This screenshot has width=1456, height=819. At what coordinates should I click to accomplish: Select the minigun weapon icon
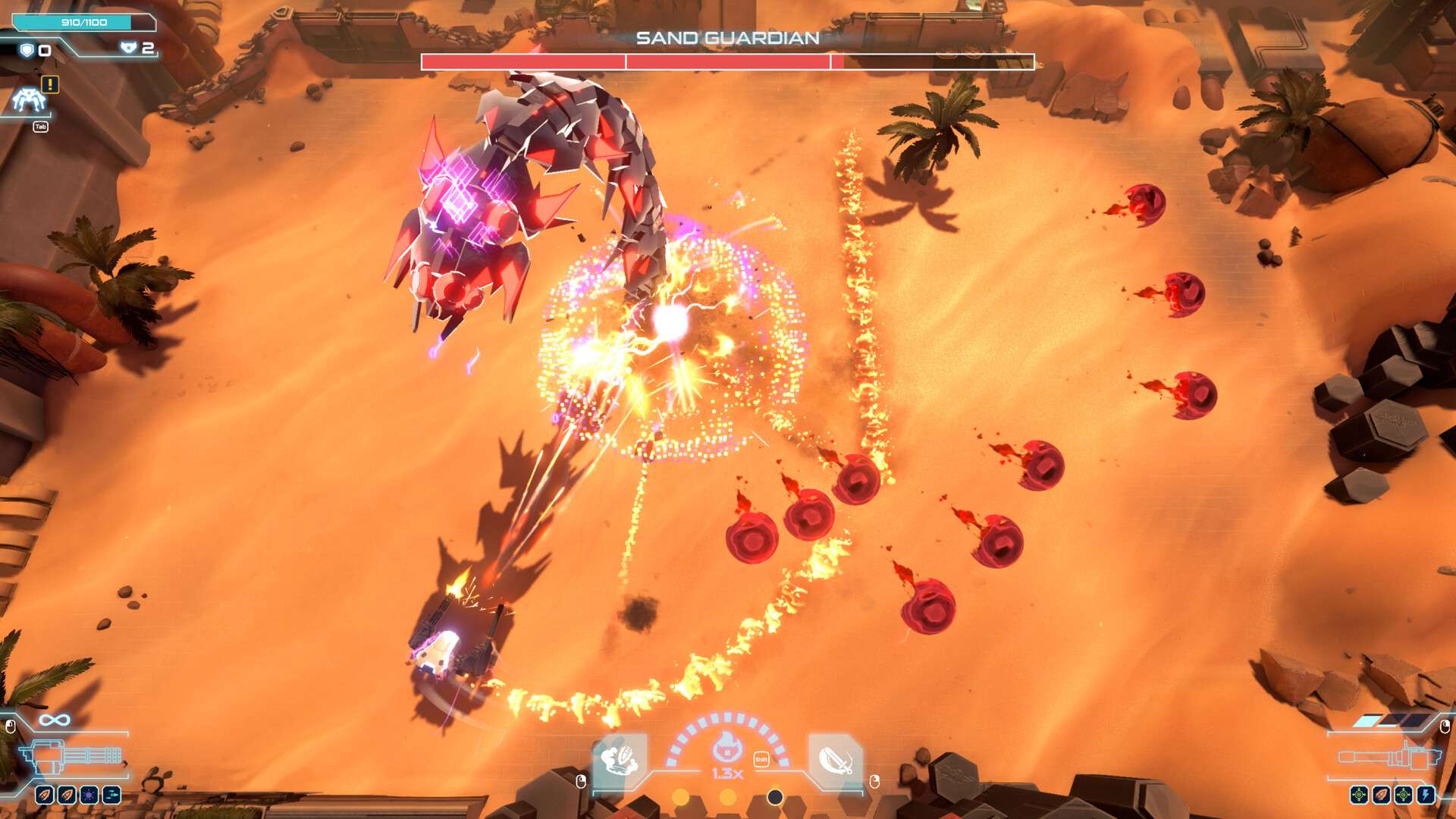[71, 756]
